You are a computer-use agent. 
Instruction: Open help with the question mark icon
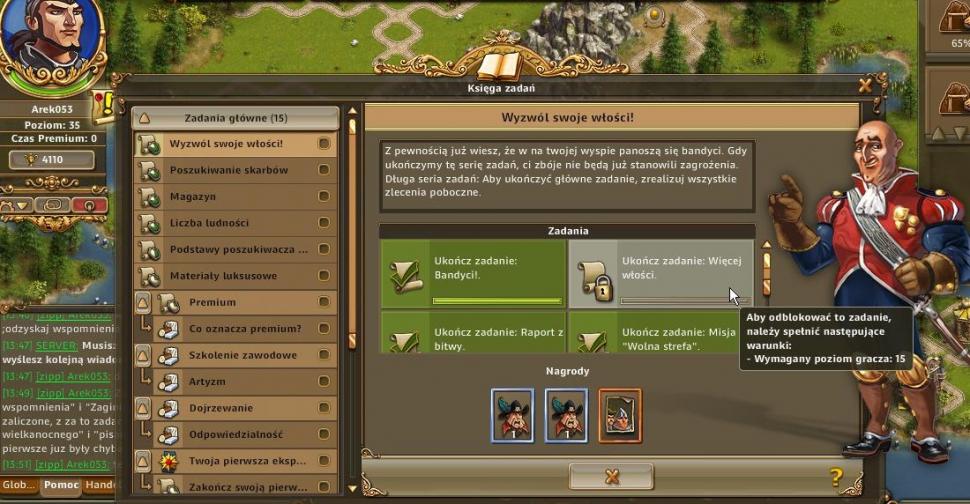click(x=836, y=477)
